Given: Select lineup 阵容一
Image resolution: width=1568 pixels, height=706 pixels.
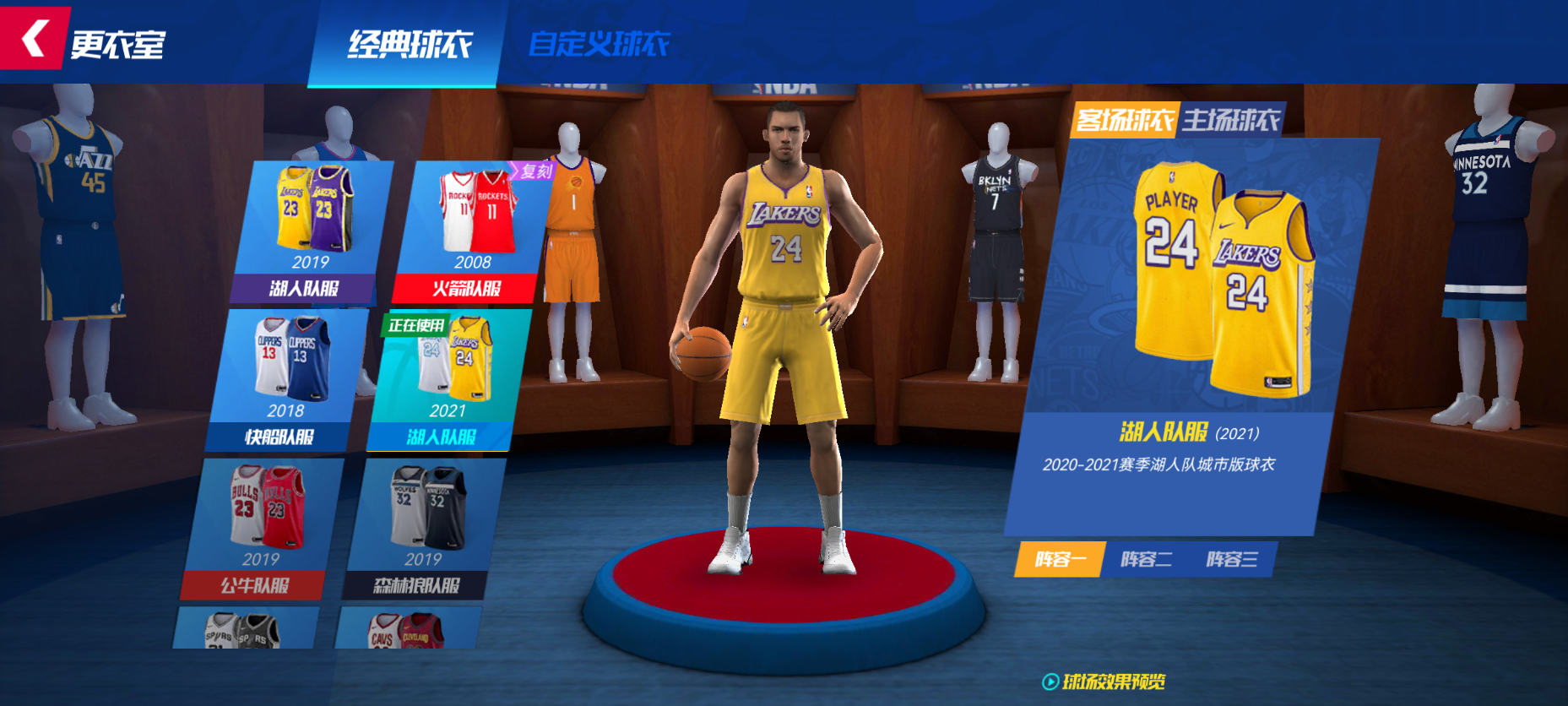Looking at the screenshot, I should pyautogui.click(x=1059, y=559).
